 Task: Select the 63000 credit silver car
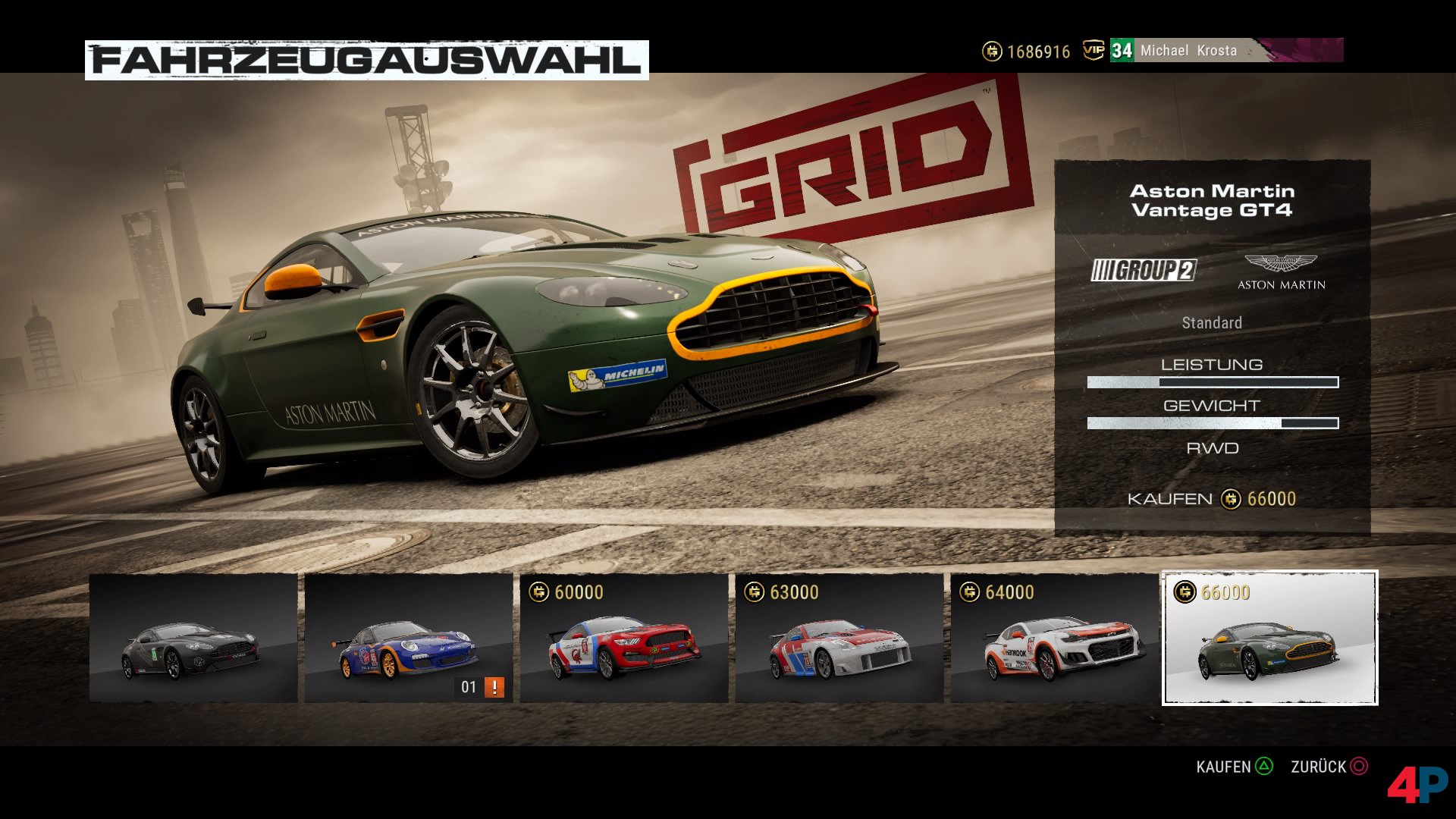(839, 638)
